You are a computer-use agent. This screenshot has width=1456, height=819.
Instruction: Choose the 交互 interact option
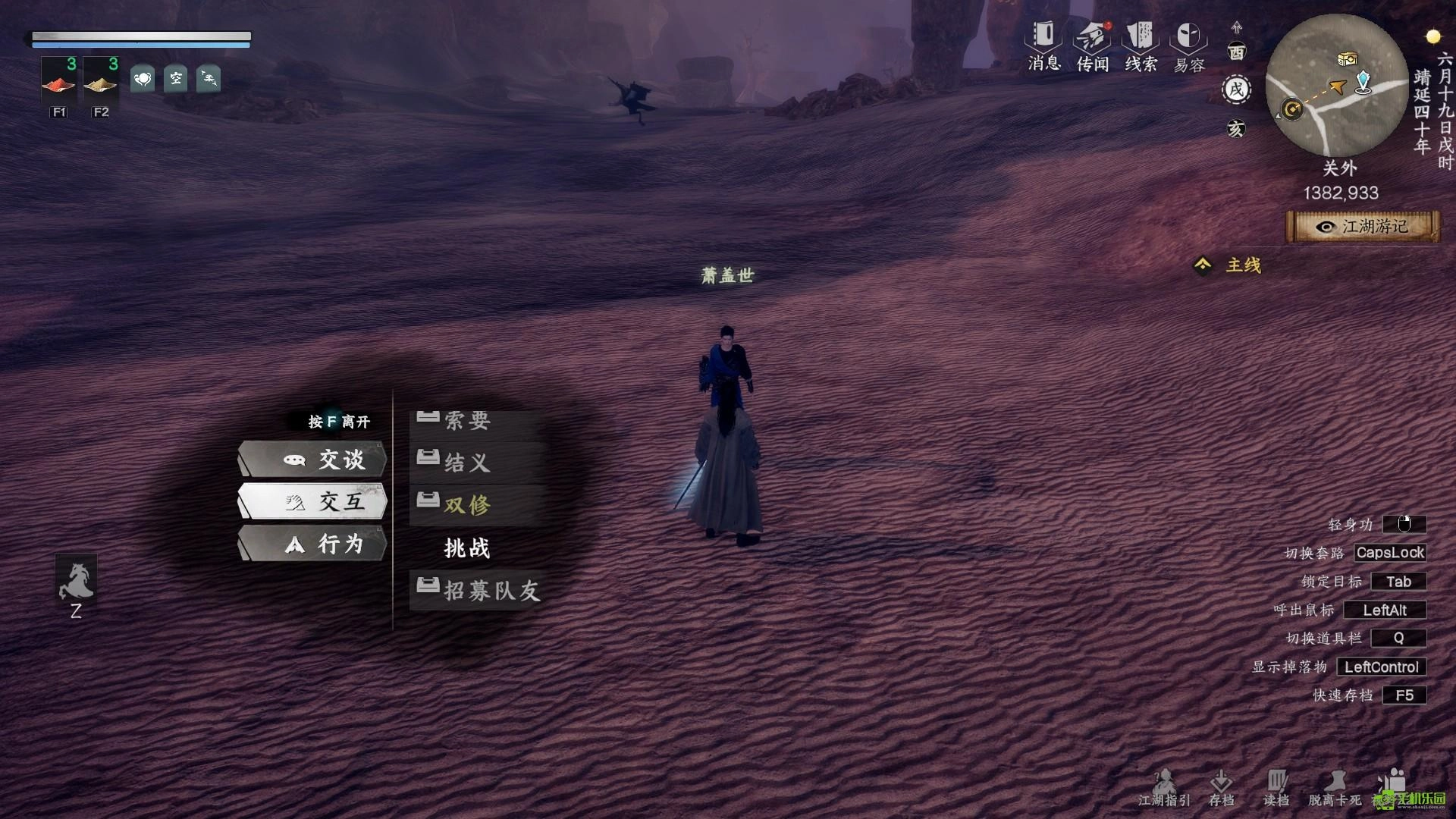point(313,501)
